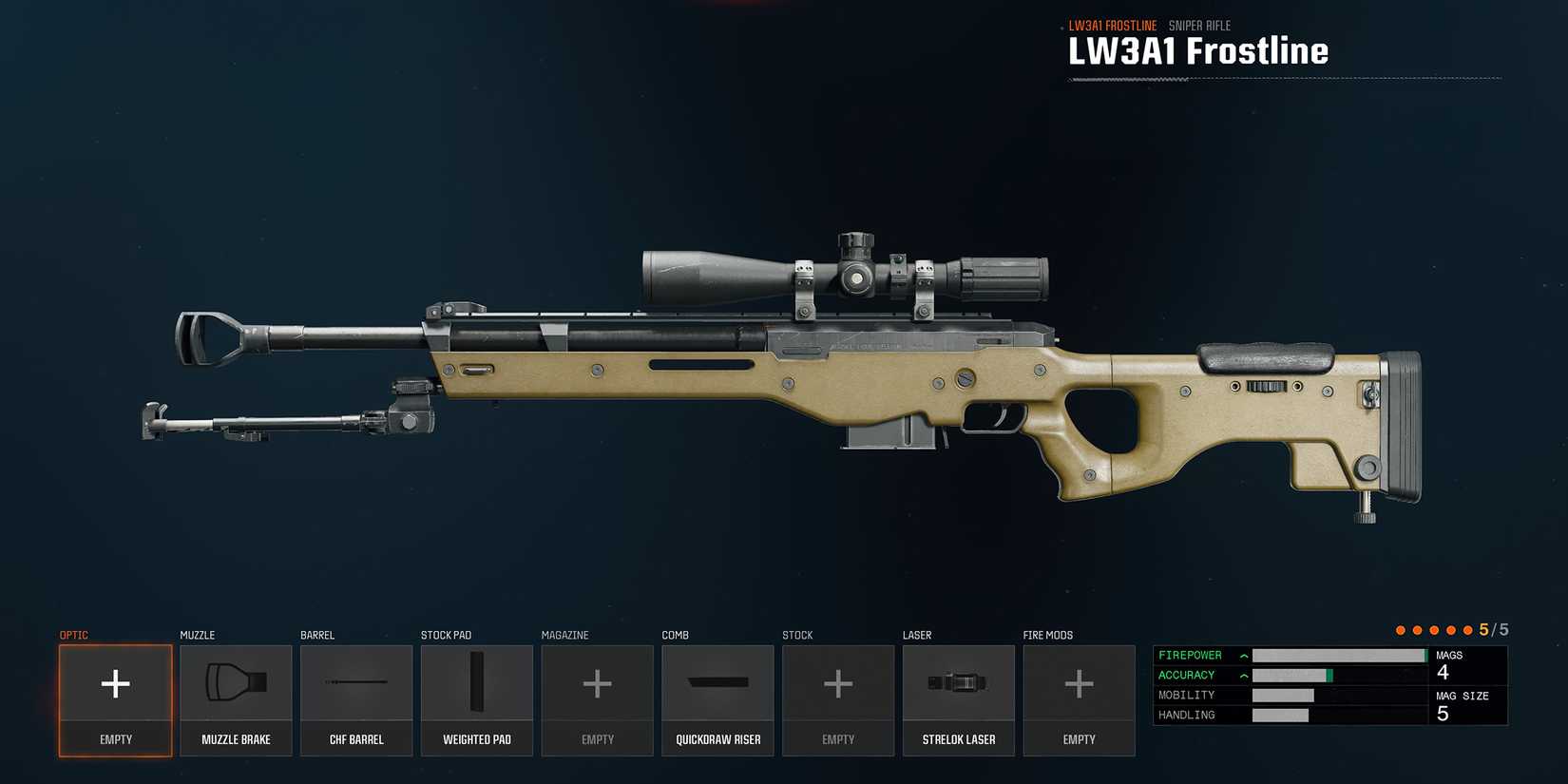Open the Stock Pad attachment slot
This screenshot has height=784, width=1568.
tap(477, 700)
